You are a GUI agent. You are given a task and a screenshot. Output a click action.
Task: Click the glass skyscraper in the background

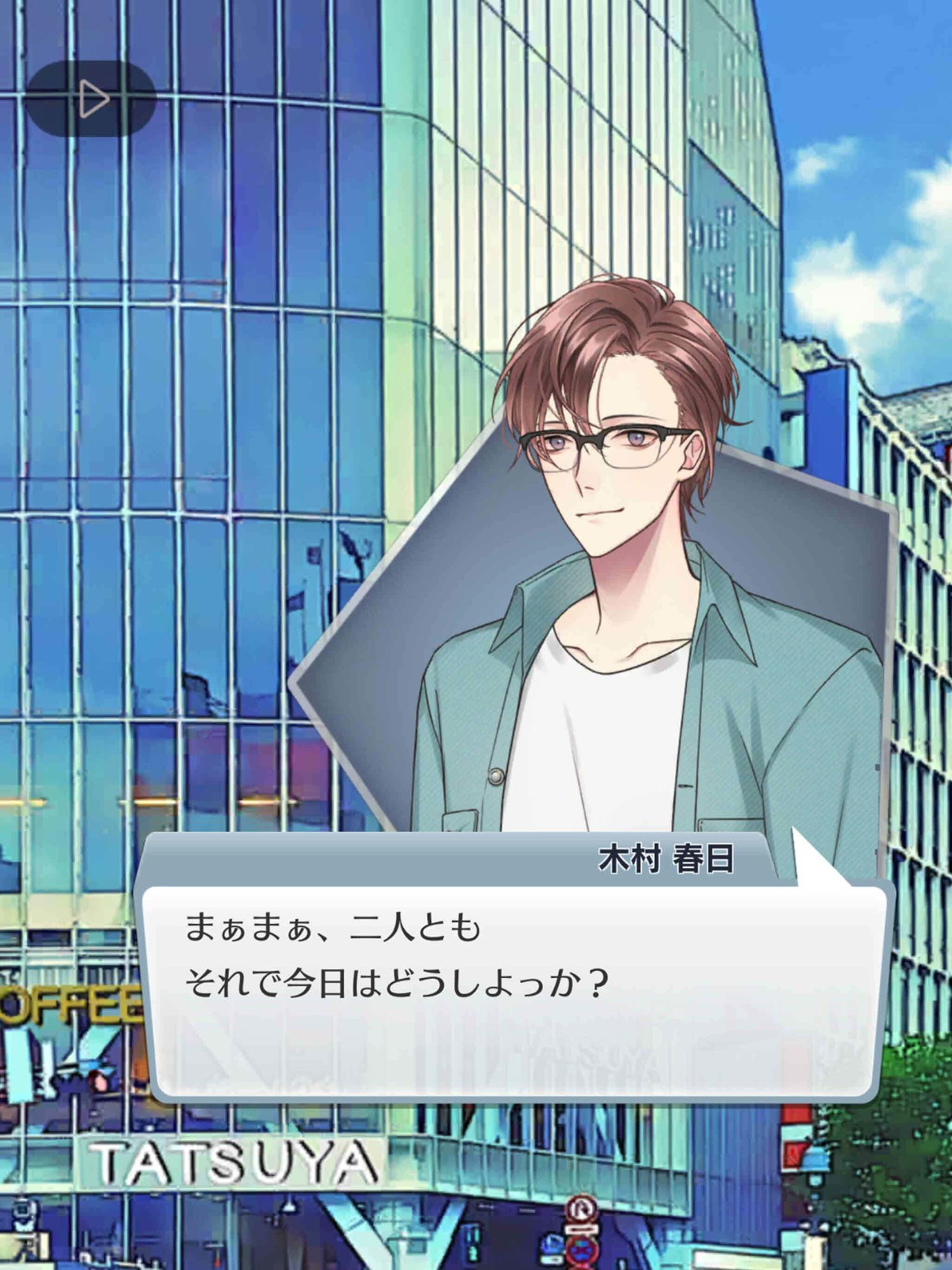(x=191, y=381)
